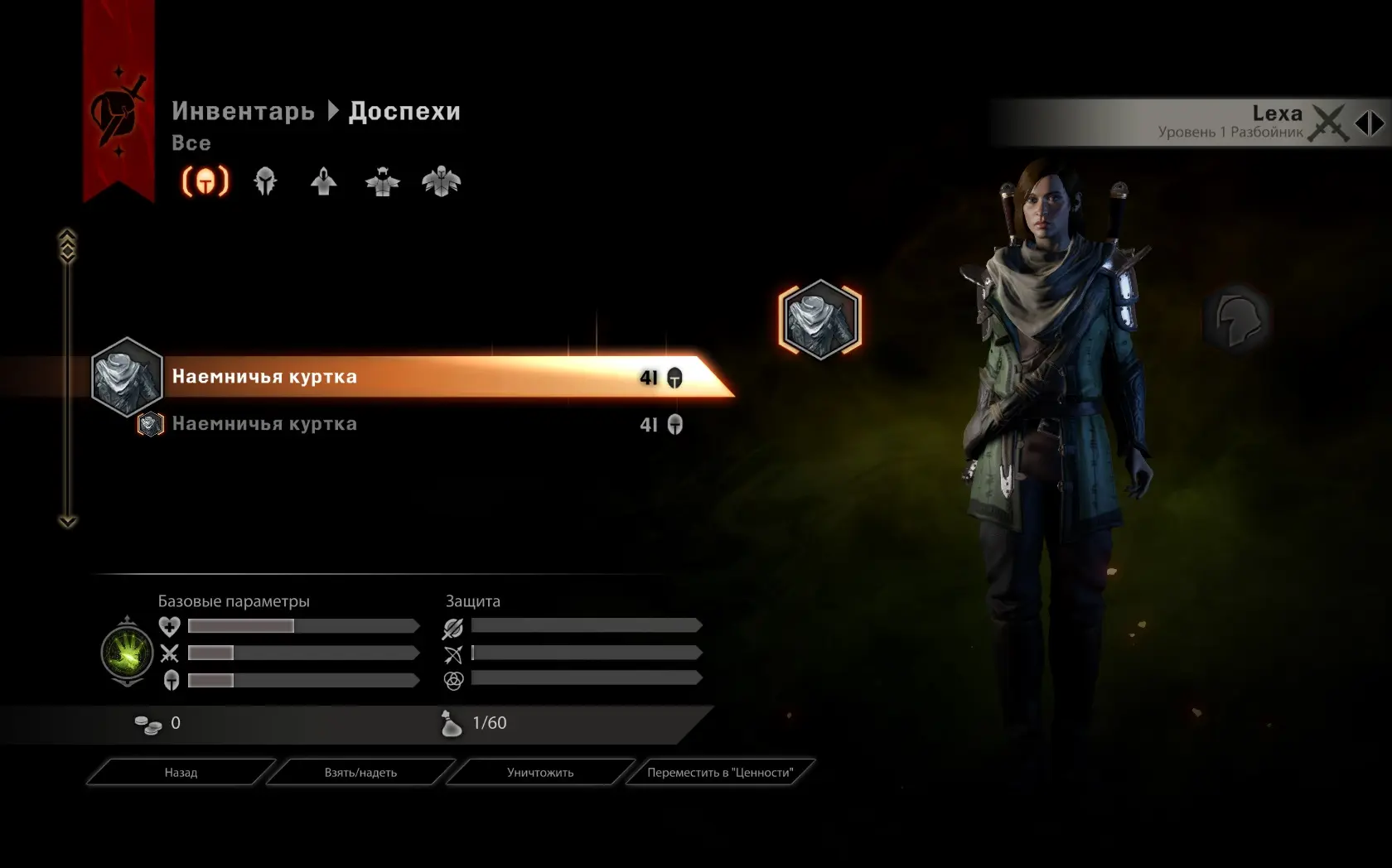Select the empty helmet equipment slot
1392x868 pixels.
[1238, 320]
